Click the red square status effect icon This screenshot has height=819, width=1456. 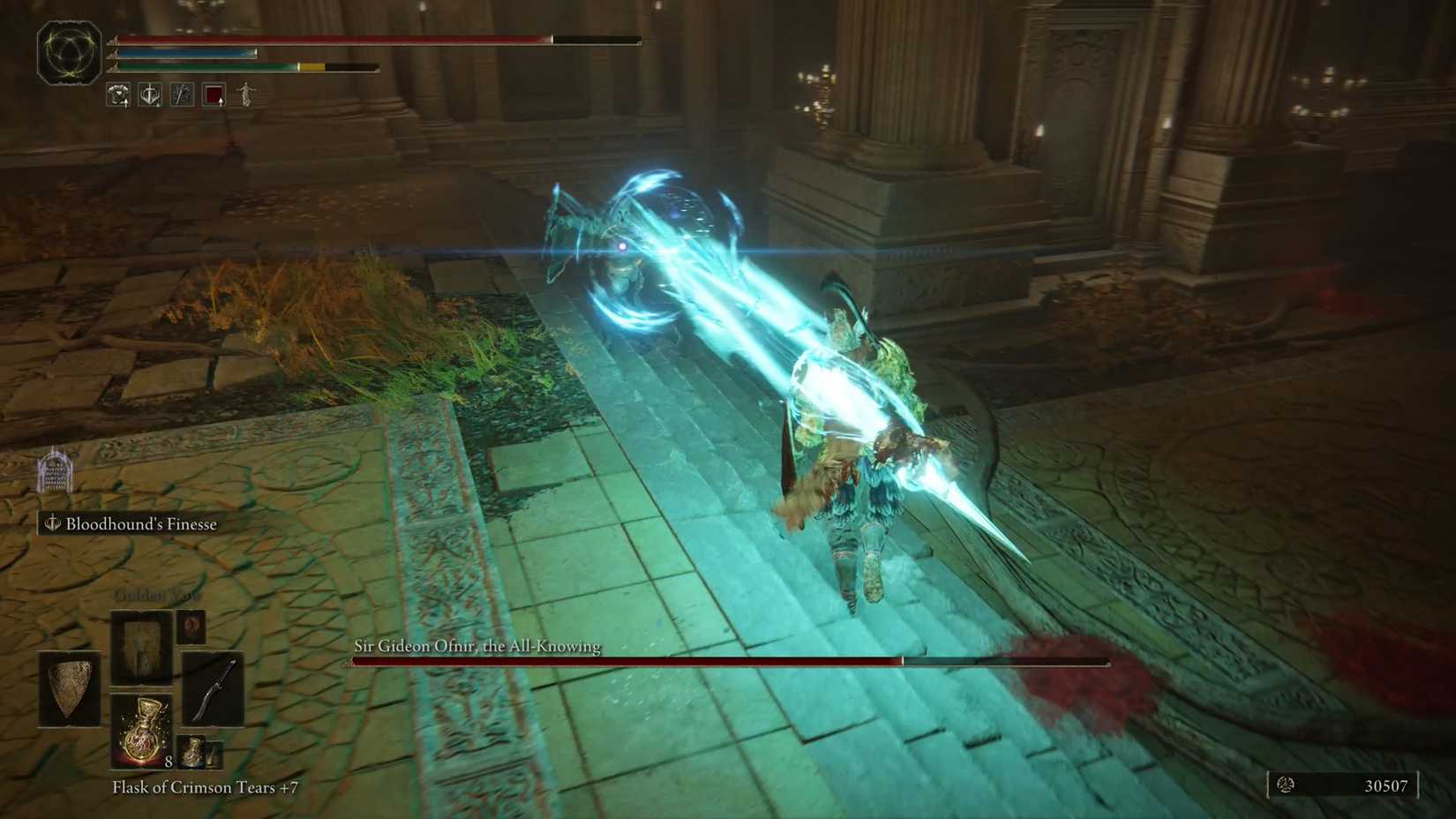(214, 95)
